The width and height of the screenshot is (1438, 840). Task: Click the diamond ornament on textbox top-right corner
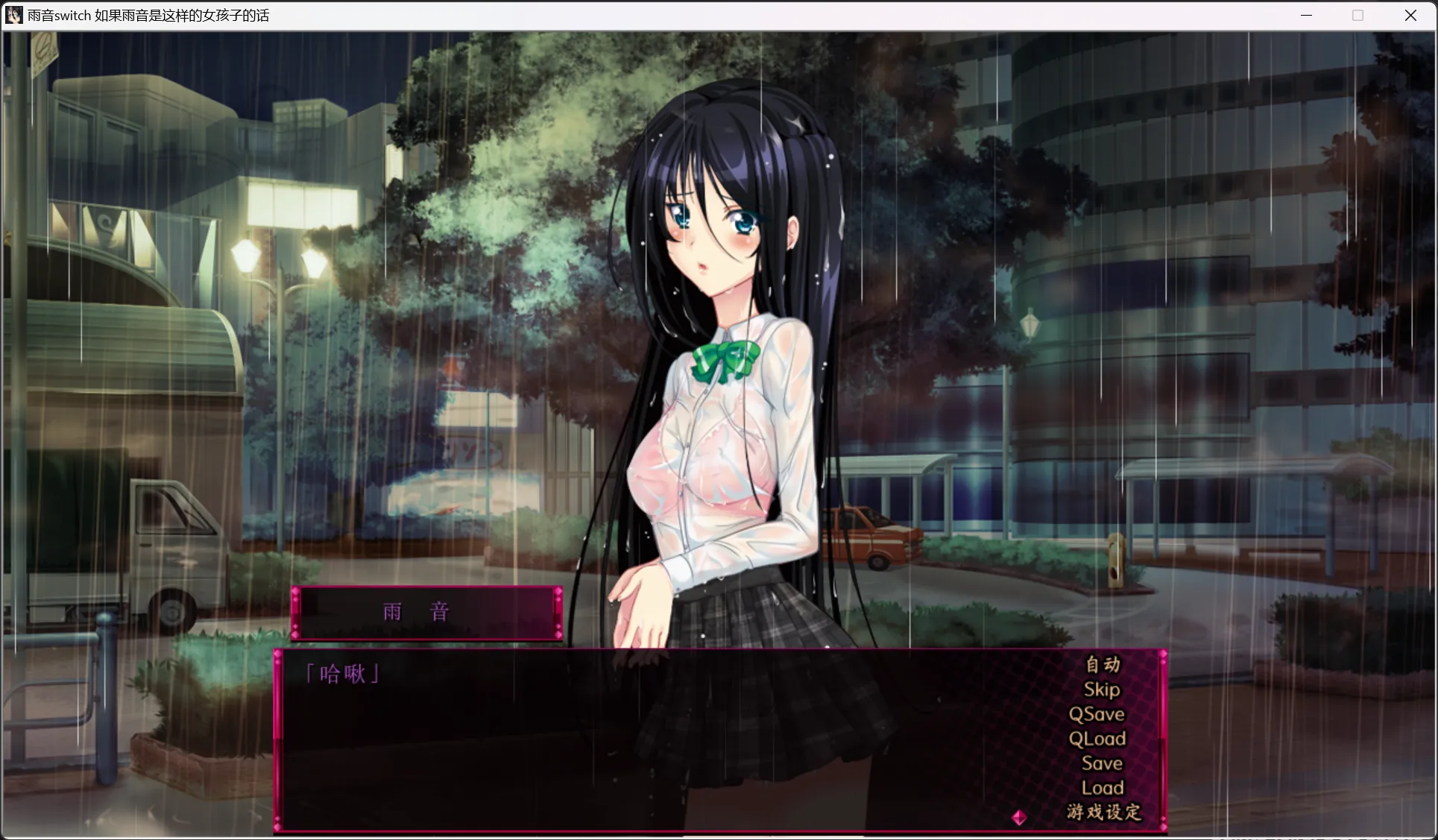coord(1163,654)
